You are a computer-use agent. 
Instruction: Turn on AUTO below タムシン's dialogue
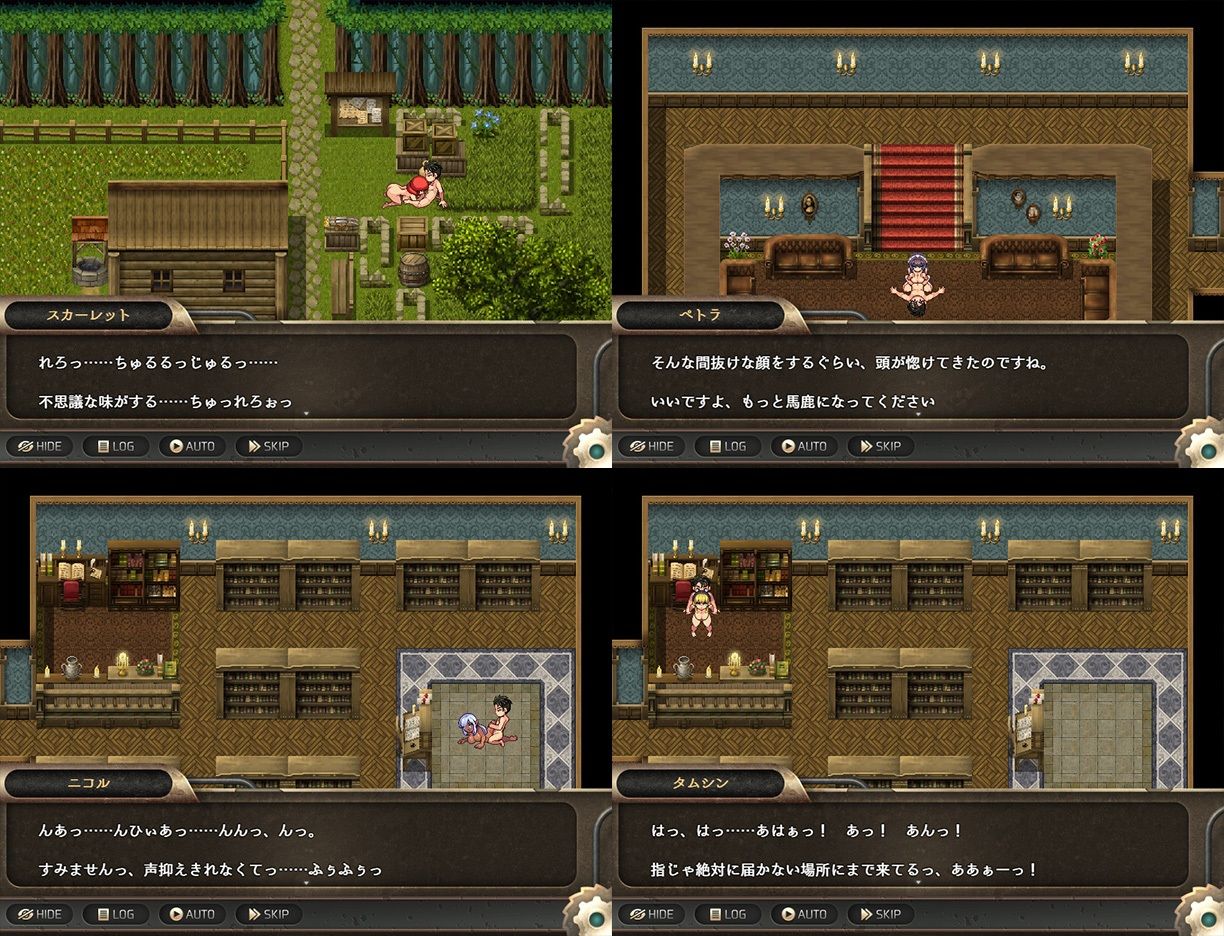[804, 914]
